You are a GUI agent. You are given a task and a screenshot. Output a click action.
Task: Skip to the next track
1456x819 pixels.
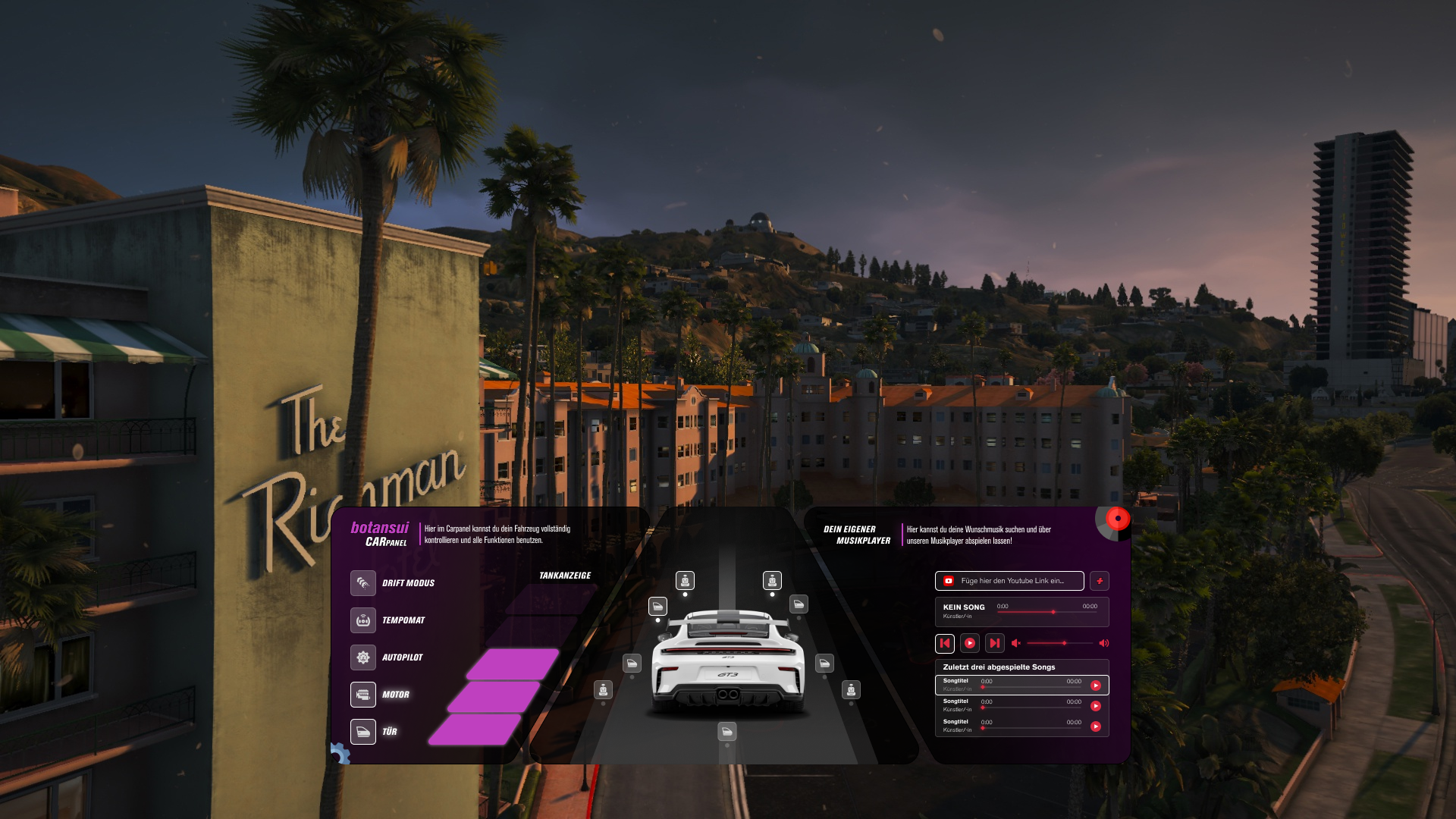pyautogui.click(x=995, y=643)
